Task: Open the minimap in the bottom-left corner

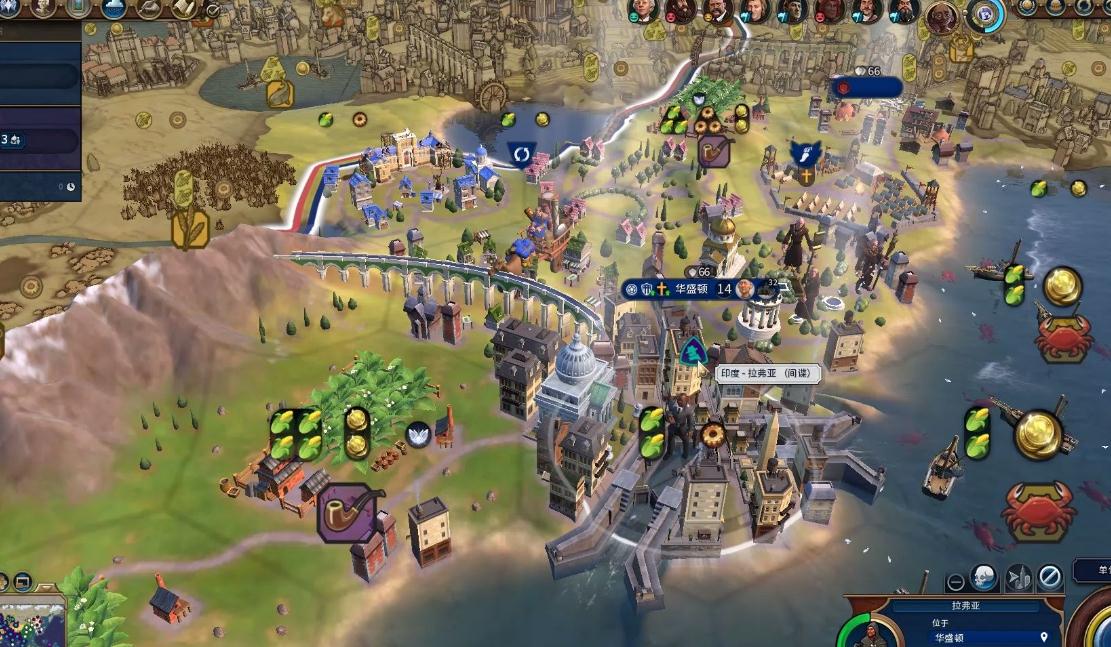Action: (30, 620)
